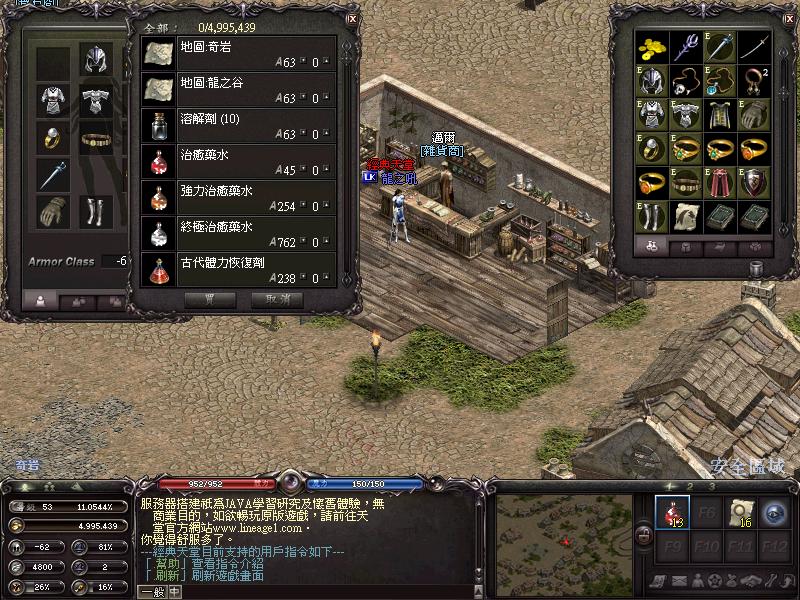Screen dimensions: 800x600
Task: Click the red cloak inventory slot
Action: [x=721, y=183]
